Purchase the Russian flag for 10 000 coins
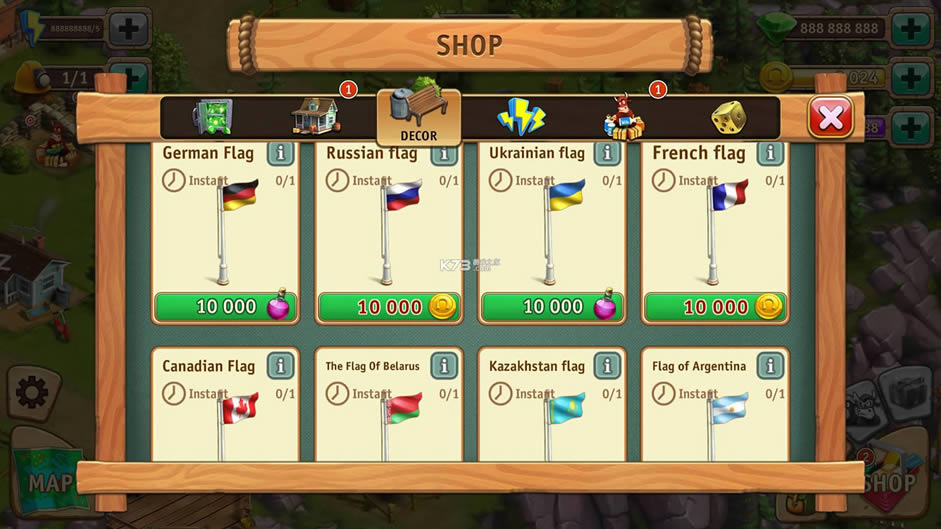The image size is (941, 529). (389, 307)
